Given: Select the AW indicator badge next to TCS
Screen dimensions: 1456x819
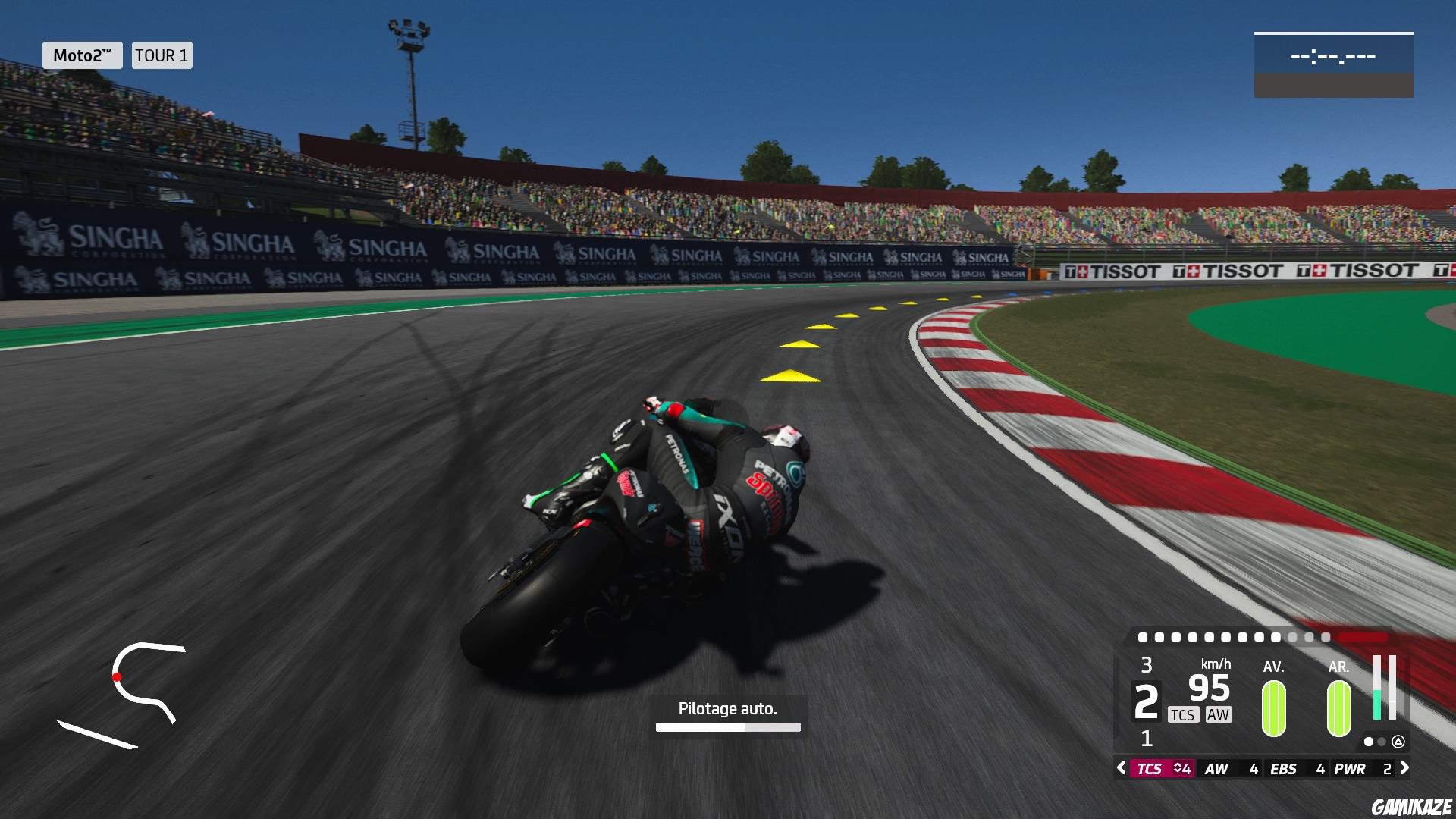Looking at the screenshot, I should coord(1218,714).
